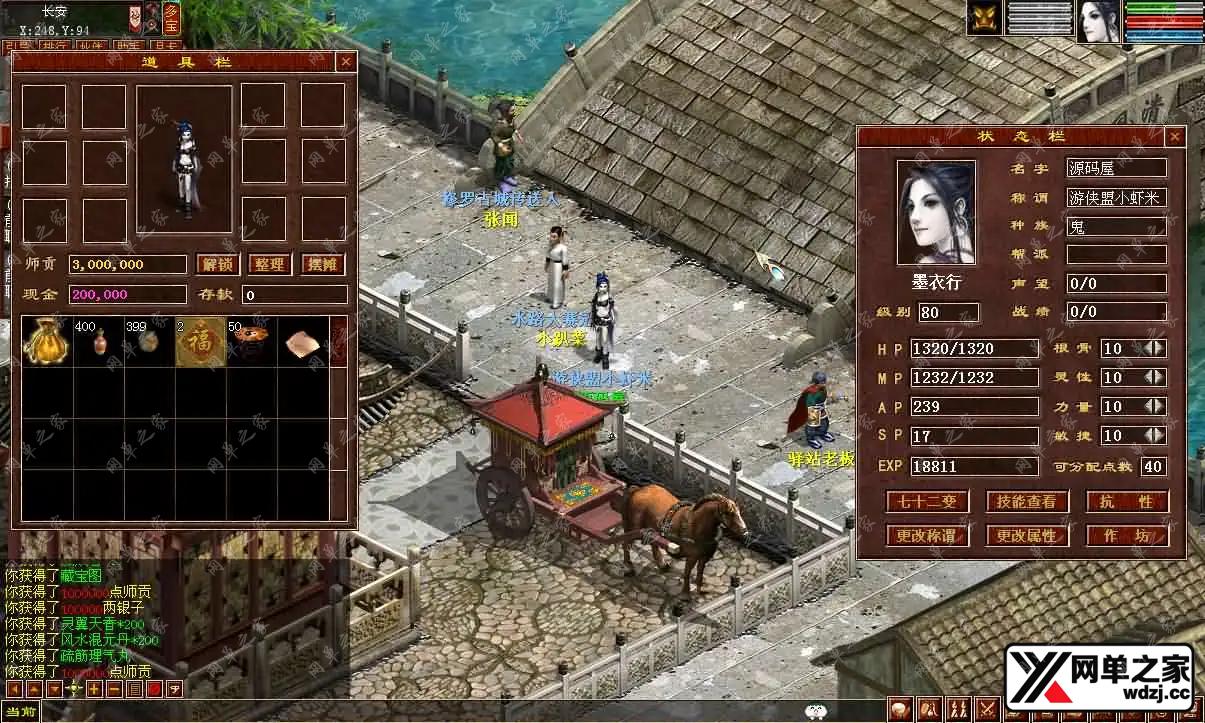
Task: Select the red potion bottle stack of 400
Action: point(98,341)
